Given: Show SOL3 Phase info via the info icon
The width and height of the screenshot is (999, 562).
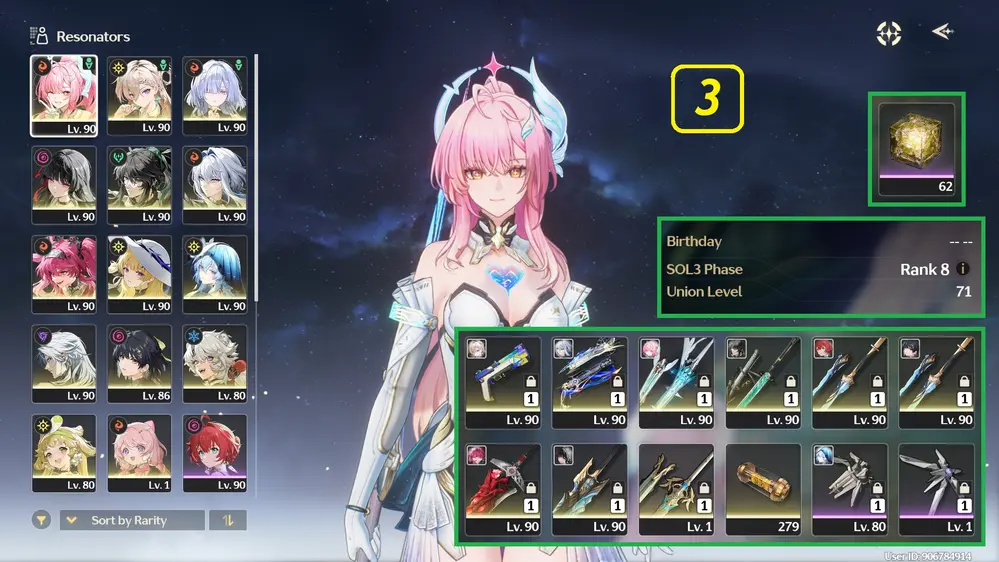Looking at the screenshot, I should (x=963, y=269).
